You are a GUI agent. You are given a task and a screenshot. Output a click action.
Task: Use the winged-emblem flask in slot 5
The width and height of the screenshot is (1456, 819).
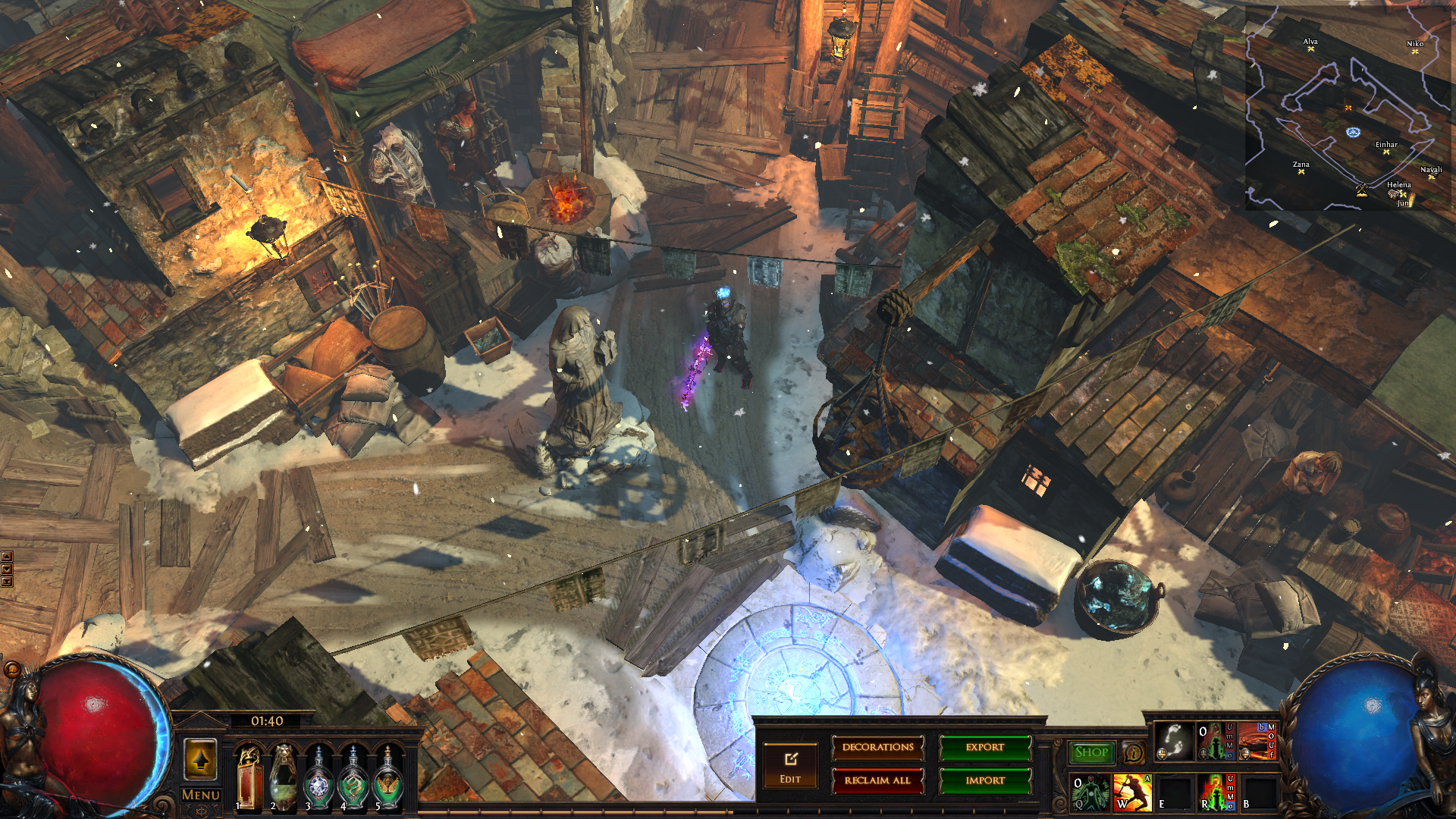coord(388,779)
